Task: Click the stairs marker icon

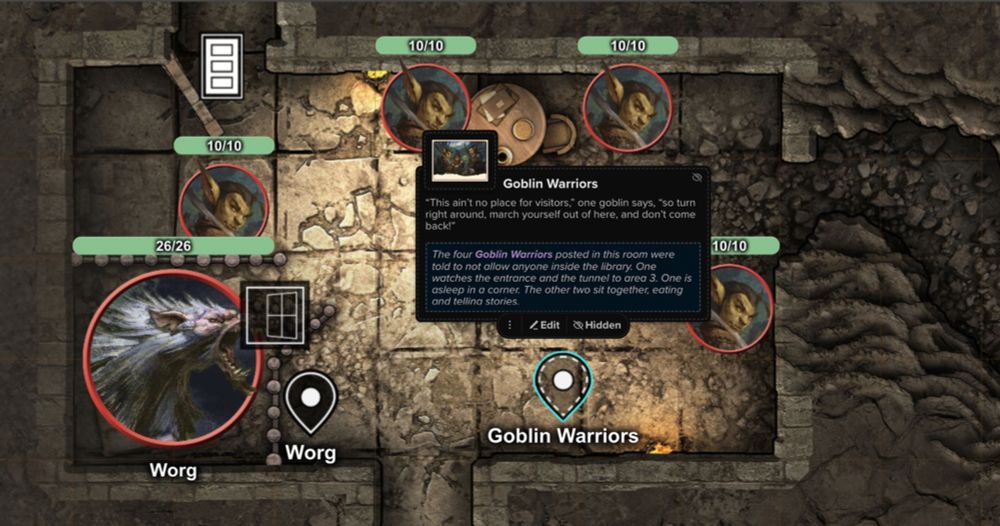Action: point(221,66)
